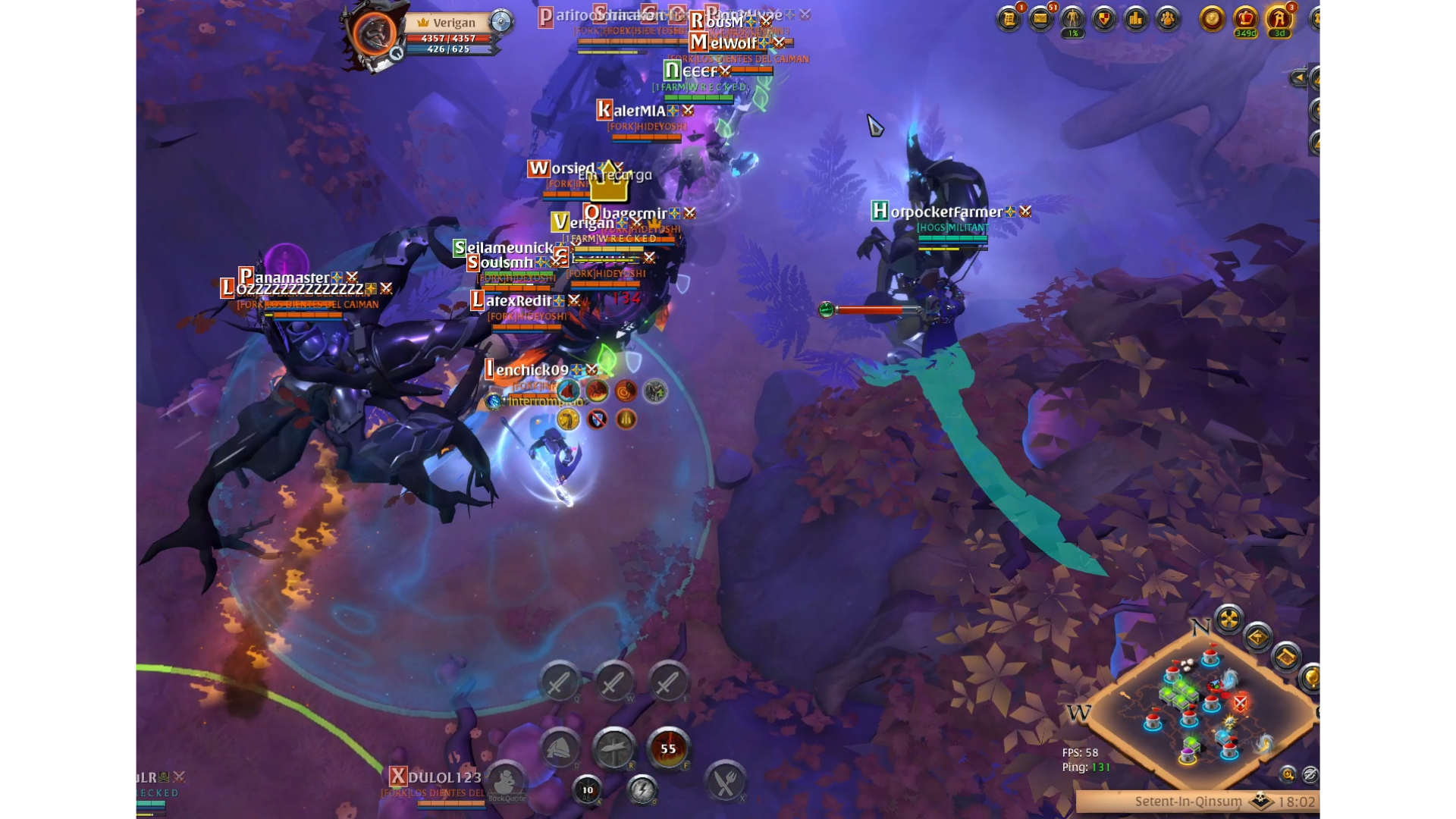Open the glowing Albion 'A' icon with 3d

coord(1279,19)
